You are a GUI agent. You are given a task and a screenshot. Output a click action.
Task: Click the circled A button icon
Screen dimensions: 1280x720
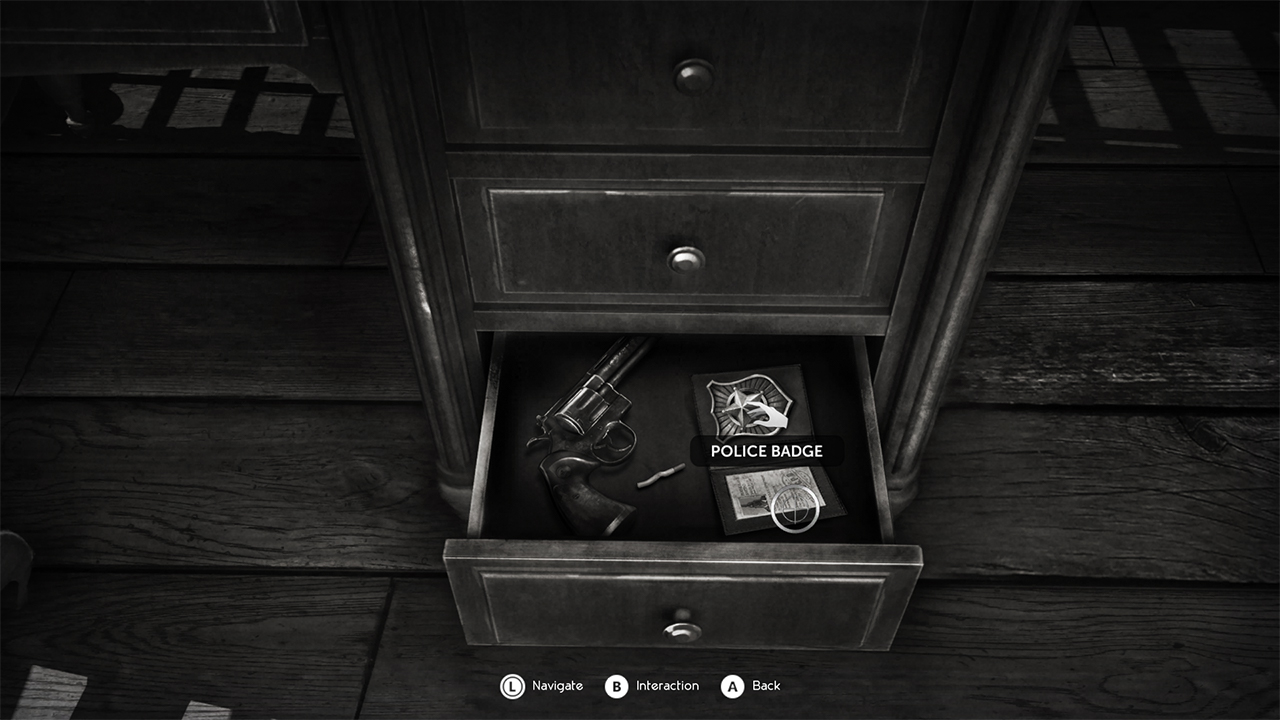pyautogui.click(x=734, y=687)
